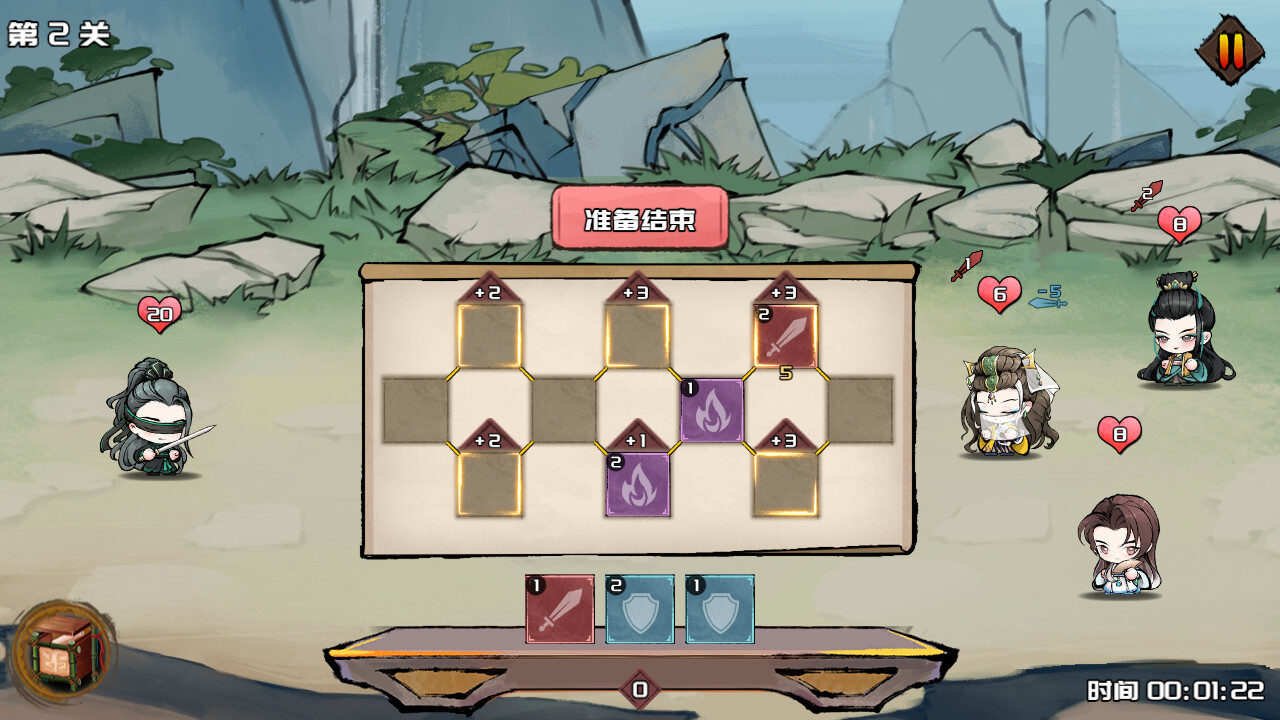Image resolution: width=1280 pixels, height=720 pixels.
Task: Select the red sword tile on the board
Action: [x=786, y=336]
